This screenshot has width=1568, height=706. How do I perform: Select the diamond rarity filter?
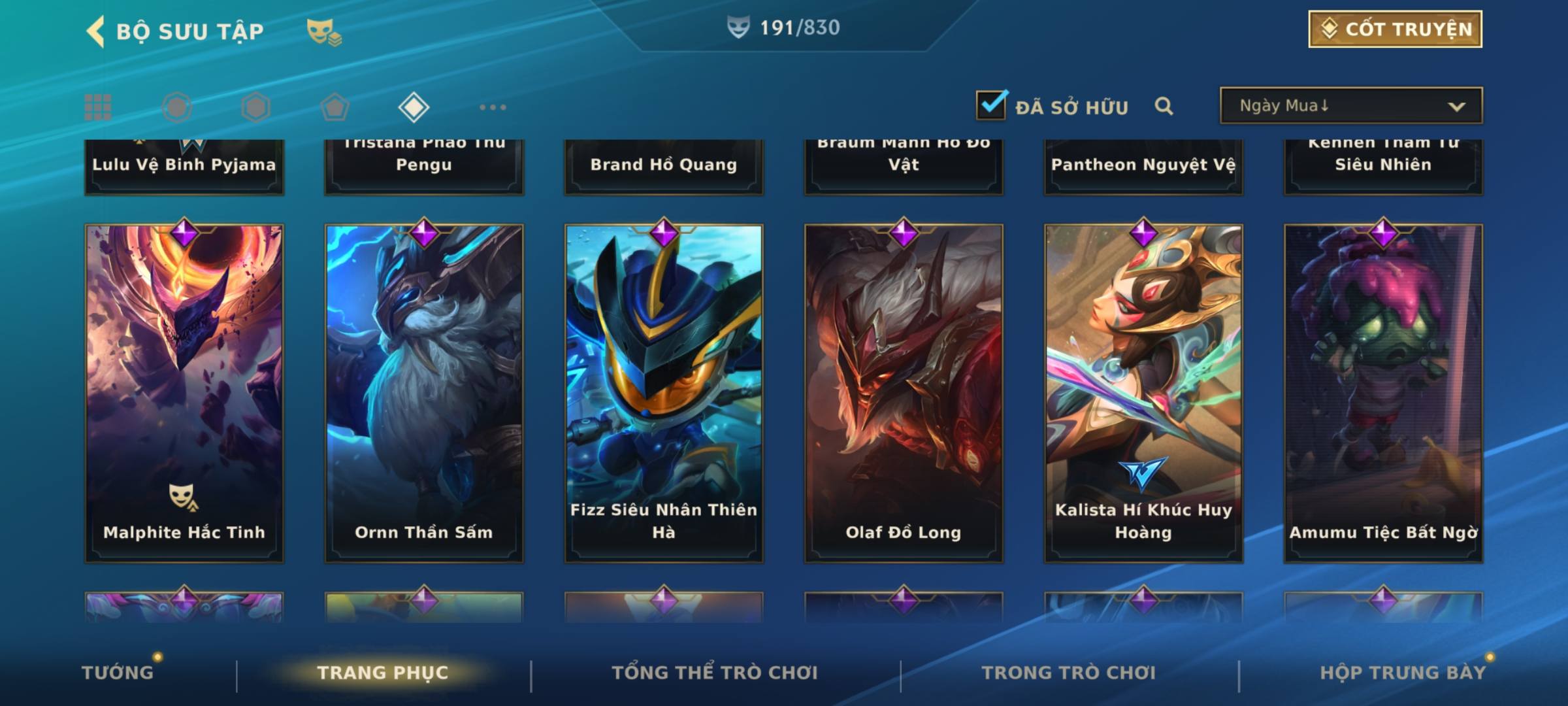414,107
